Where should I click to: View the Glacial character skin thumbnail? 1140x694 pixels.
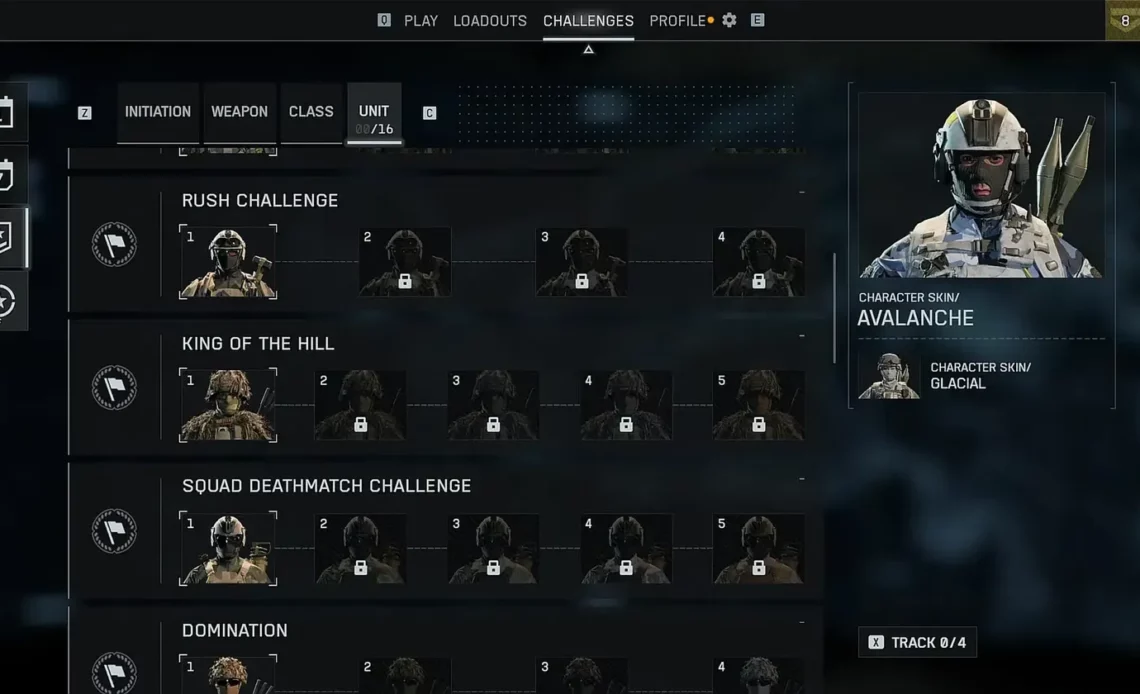click(889, 376)
